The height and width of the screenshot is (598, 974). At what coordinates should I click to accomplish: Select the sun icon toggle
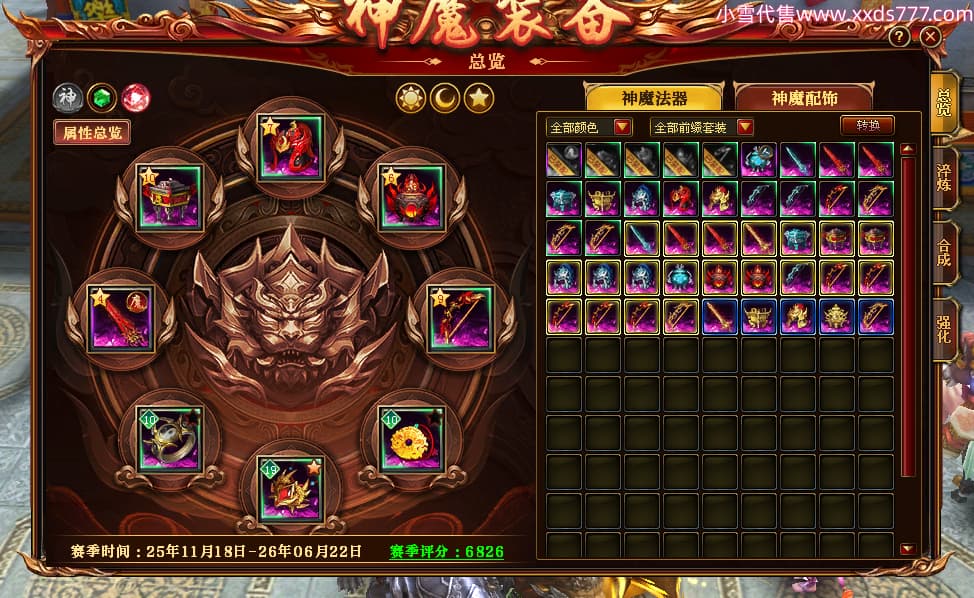411,97
